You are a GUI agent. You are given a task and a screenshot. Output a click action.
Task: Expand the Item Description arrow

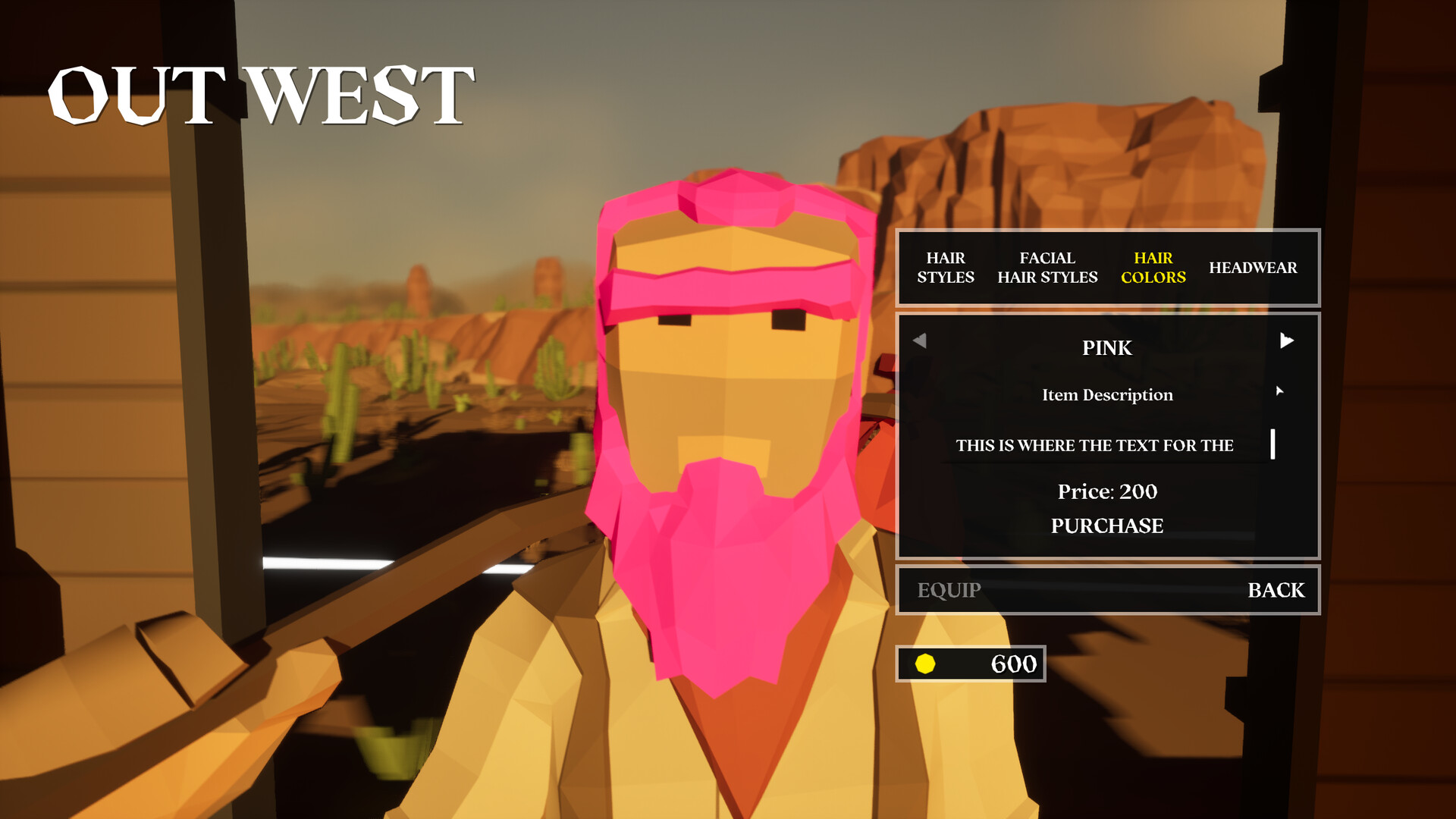coord(1281,392)
